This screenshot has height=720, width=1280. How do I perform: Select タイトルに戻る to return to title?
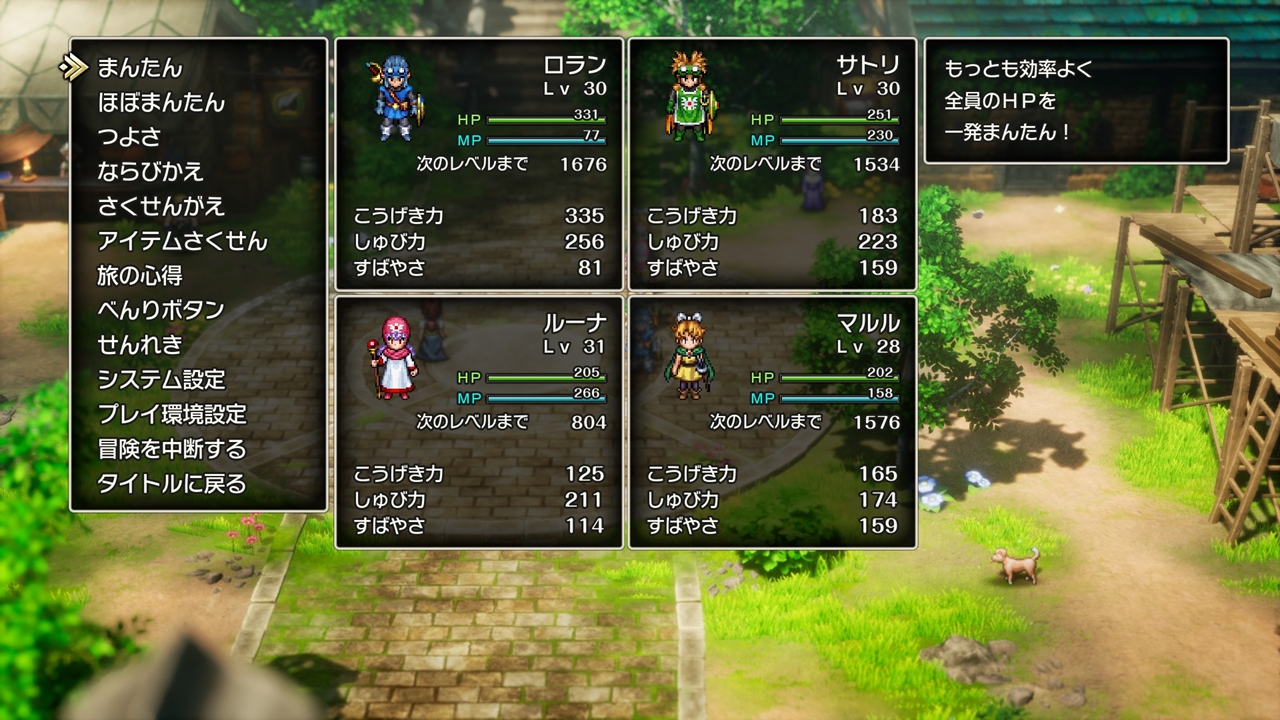[171, 484]
